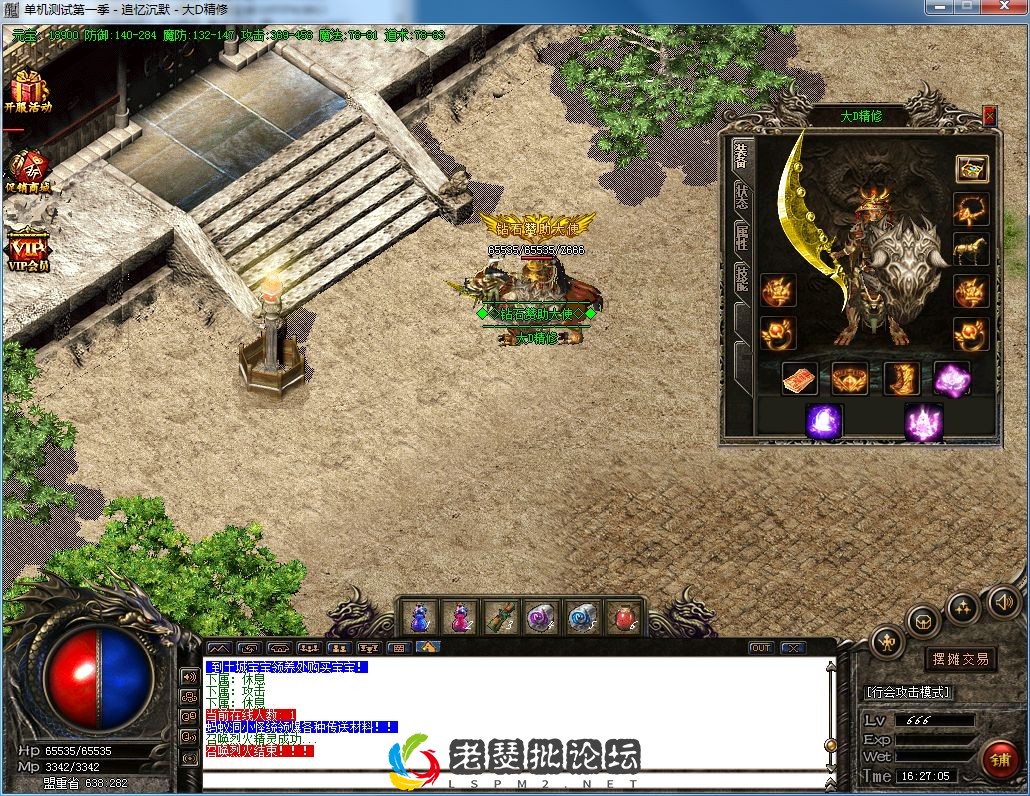The width and height of the screenshot is (1030, 796).
Task: Use the green bamboo scroll hotbar item
Action: click(501, 618)
